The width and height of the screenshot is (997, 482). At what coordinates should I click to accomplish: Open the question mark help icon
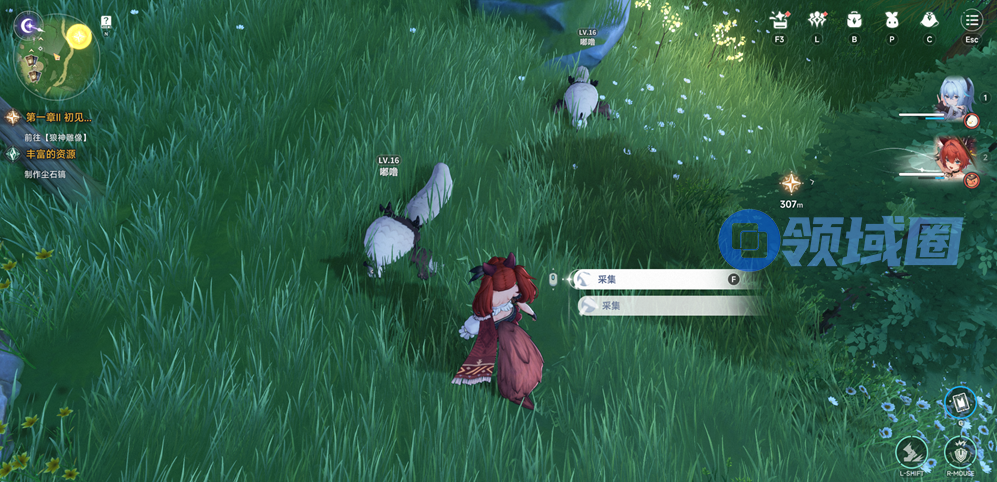[x=106, y=22]
